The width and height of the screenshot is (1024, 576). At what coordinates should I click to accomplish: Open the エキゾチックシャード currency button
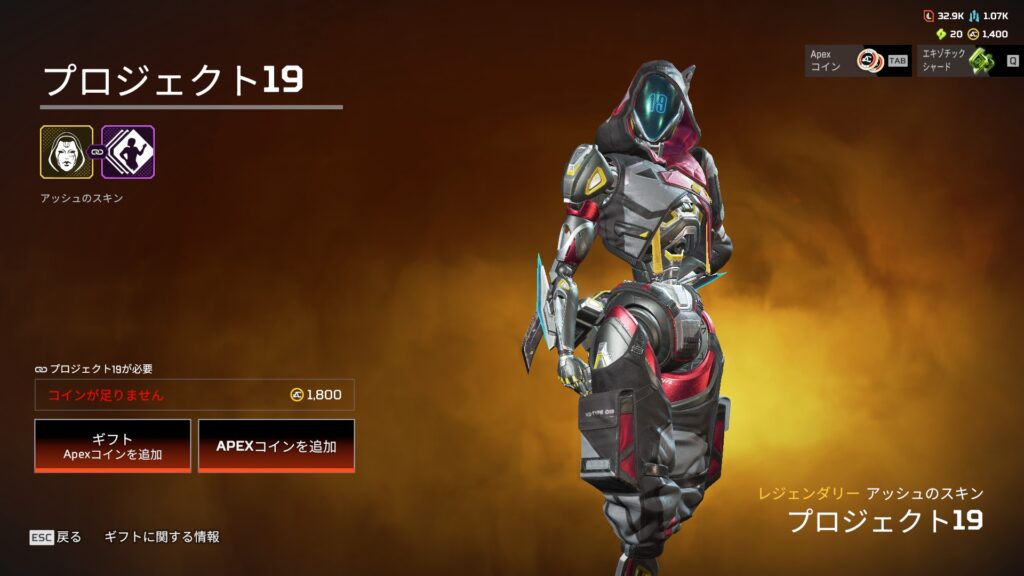point(969,61)
